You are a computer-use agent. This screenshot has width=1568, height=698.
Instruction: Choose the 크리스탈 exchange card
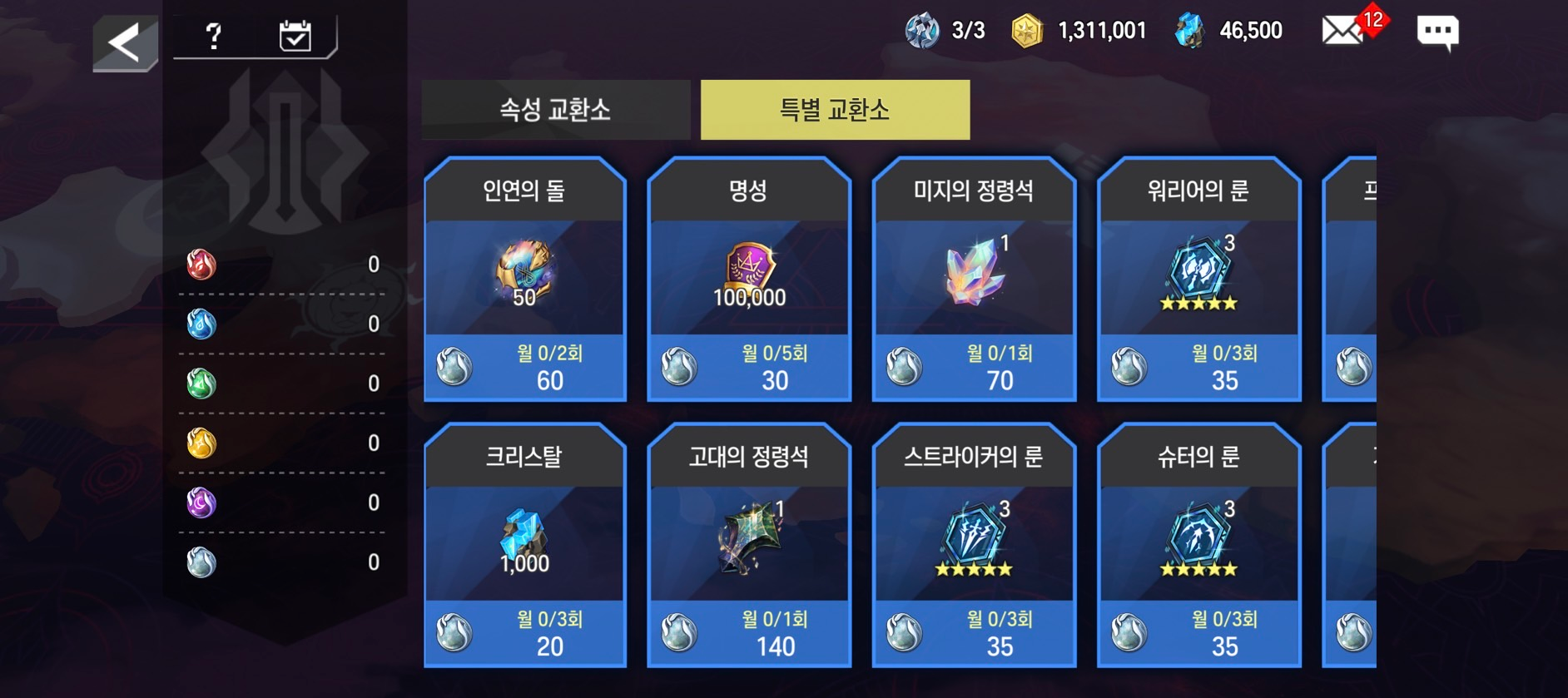(x=524, y=546)
